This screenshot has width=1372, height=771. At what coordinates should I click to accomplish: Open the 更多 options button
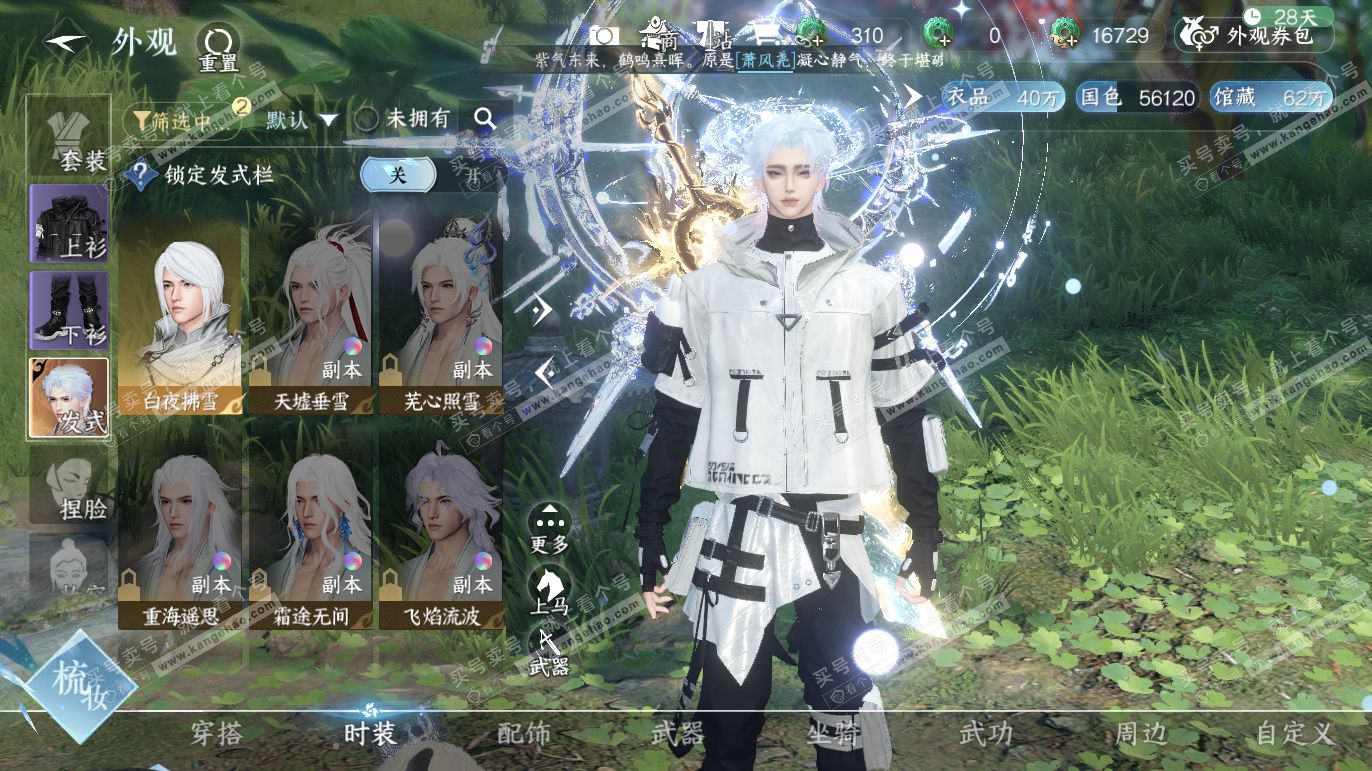click(x=550, y=528)
